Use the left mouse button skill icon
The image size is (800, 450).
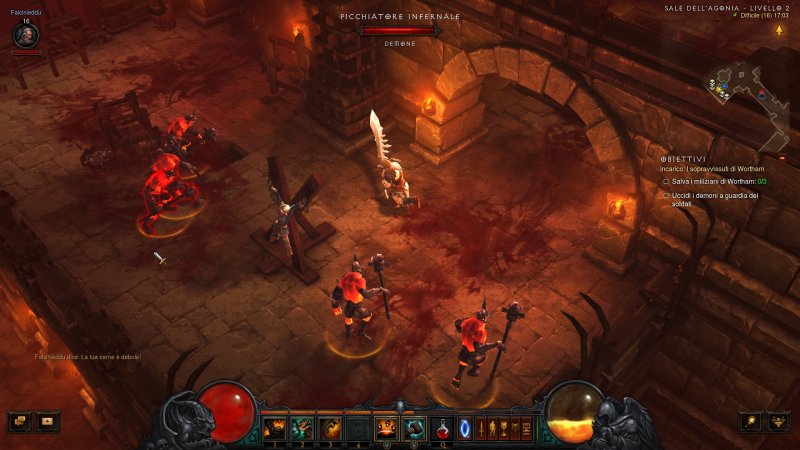[x=386, y=429]
